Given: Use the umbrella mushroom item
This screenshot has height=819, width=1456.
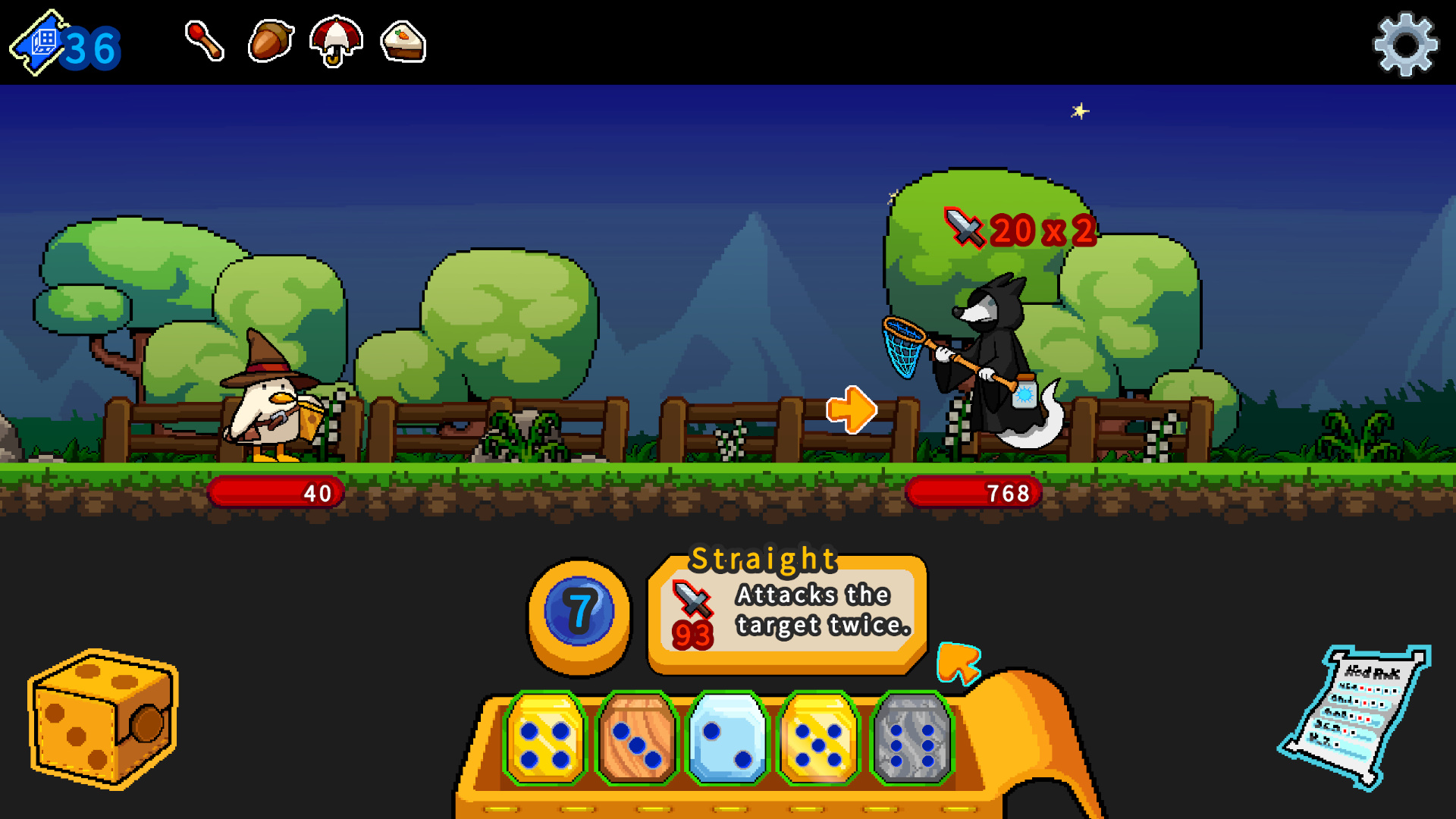Looking at the screenshot, I should [x=335, y=43].
